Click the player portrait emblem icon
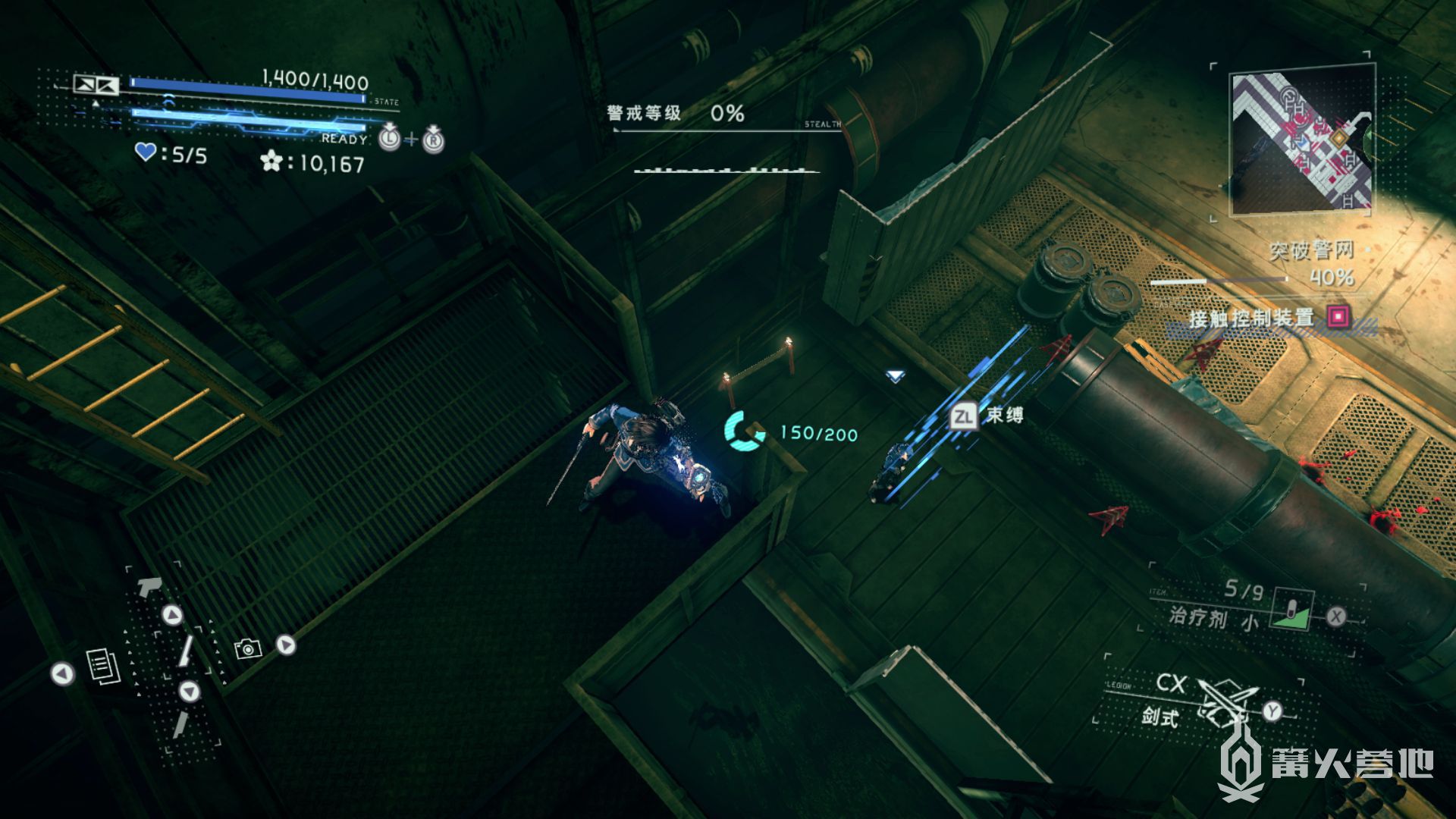The image size is (1456, 819). point(96,84)
